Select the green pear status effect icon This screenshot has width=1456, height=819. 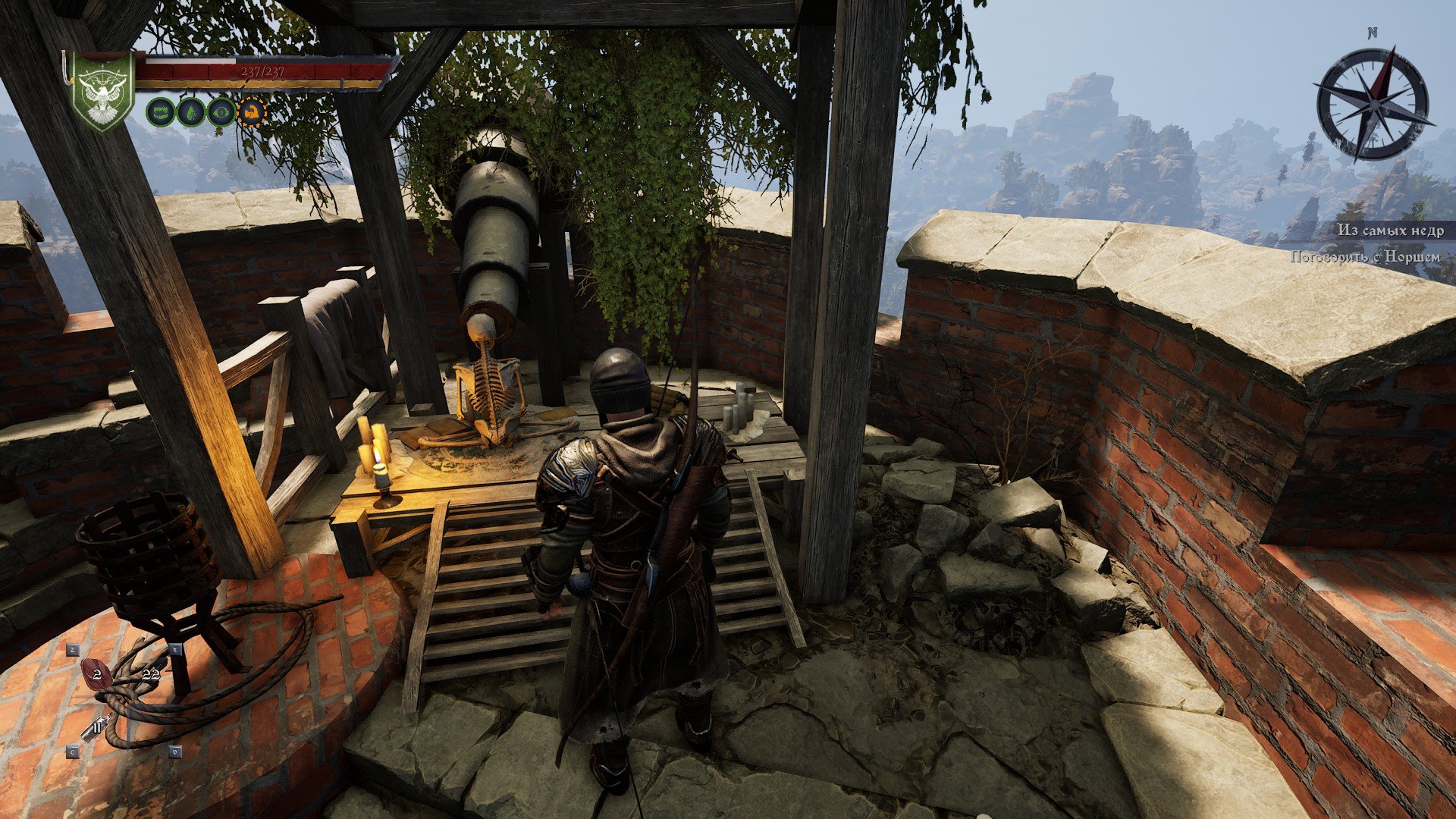190,112
